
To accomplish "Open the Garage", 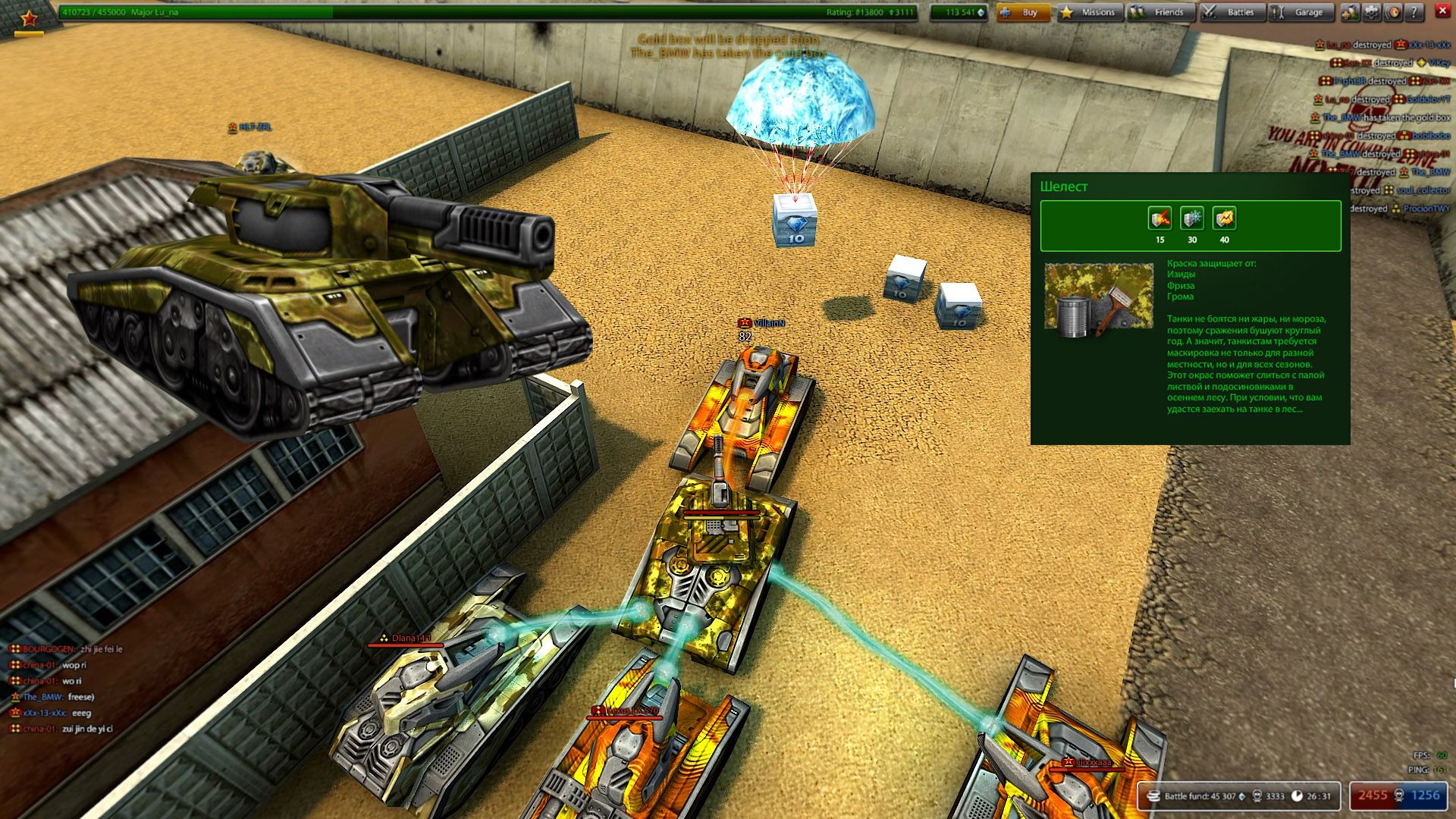I will point(1301,12).
